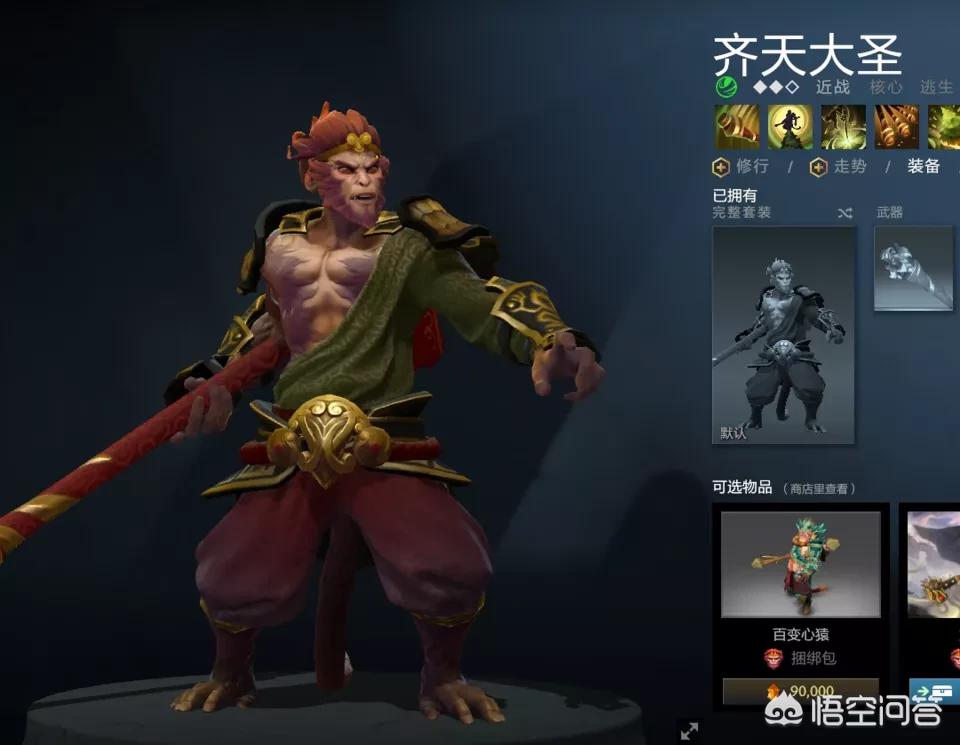Image resolution: width=960 pixels, height=745 pixels.
Task: Select the Tree Dance ability icon
Action: (790, 127)
